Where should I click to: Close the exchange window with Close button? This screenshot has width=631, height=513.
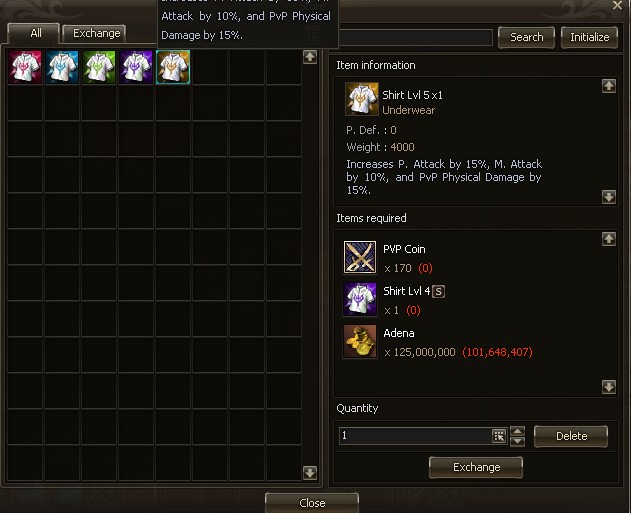(x=311, y=502)
